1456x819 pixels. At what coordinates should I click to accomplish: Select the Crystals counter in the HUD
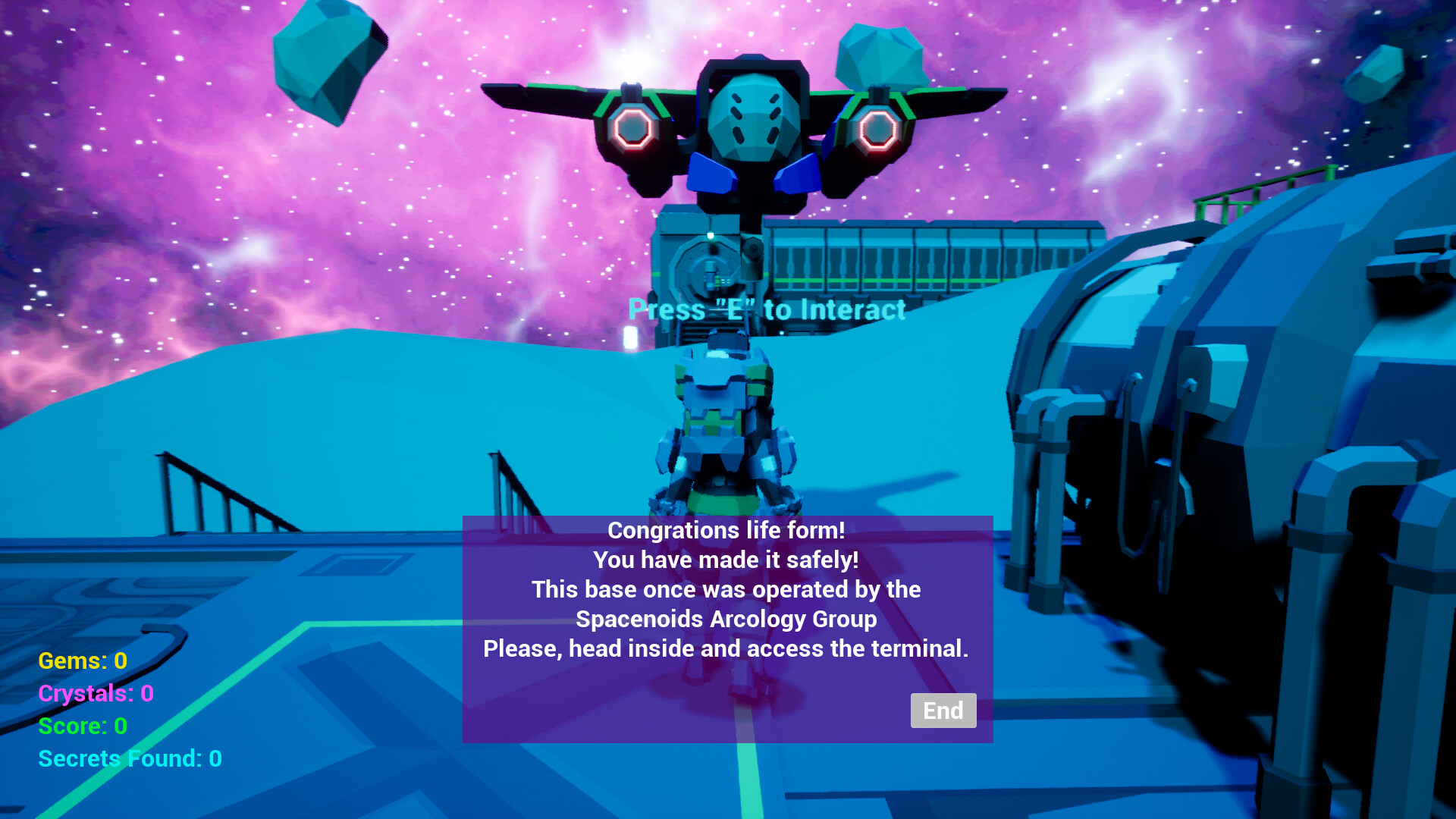(x=96, y=694)
